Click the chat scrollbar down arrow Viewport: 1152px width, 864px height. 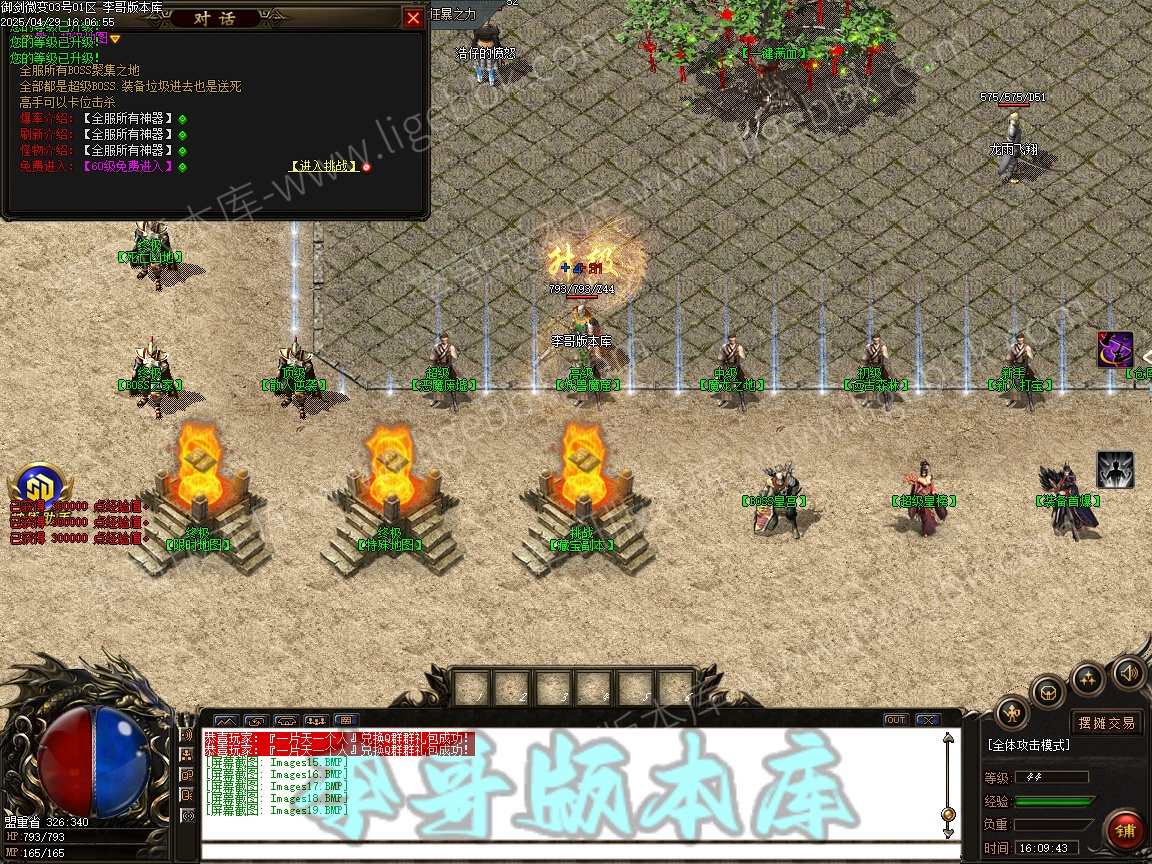(x=948, y=832)
